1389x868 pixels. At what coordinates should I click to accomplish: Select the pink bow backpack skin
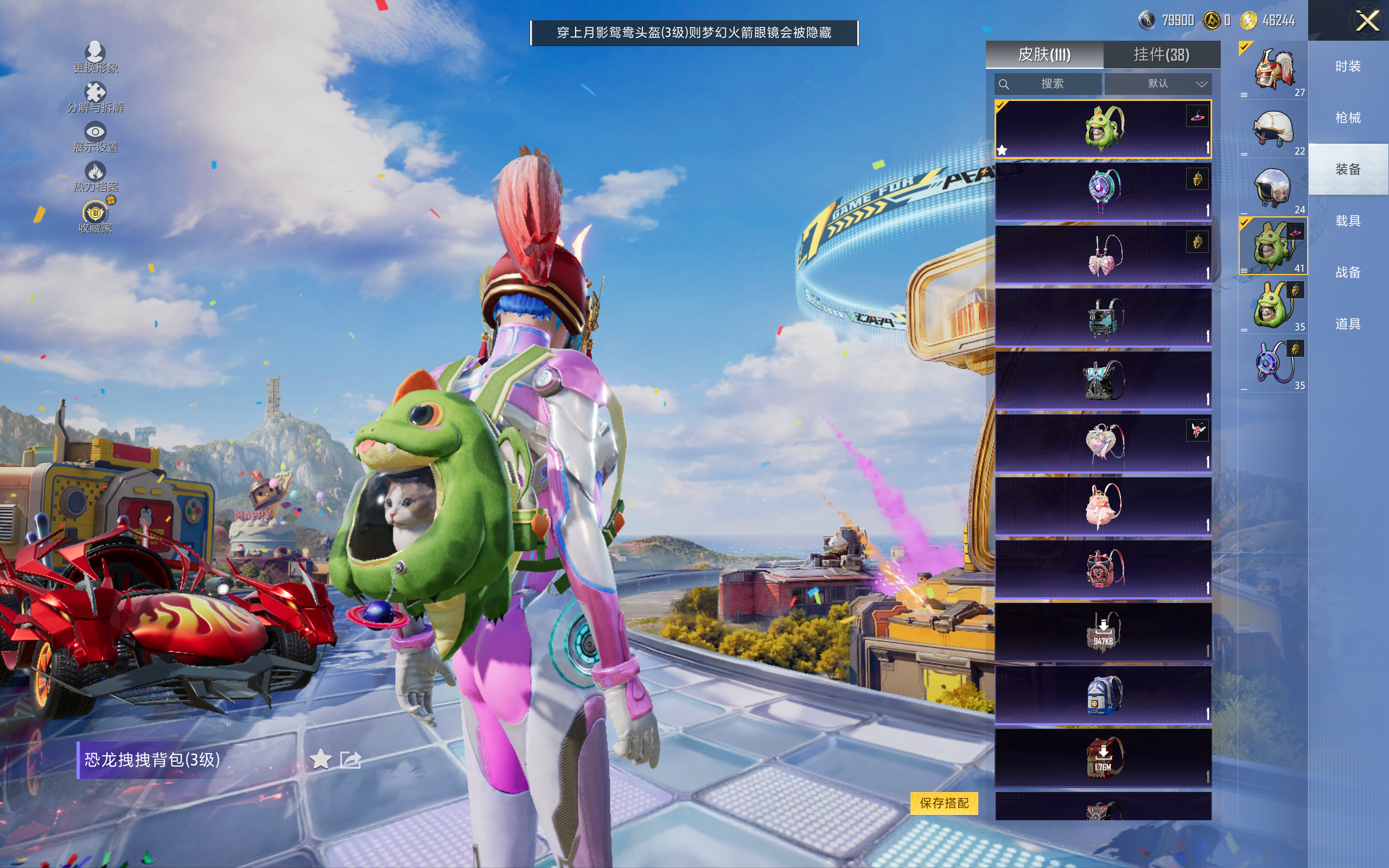[x=1103, y=254]
